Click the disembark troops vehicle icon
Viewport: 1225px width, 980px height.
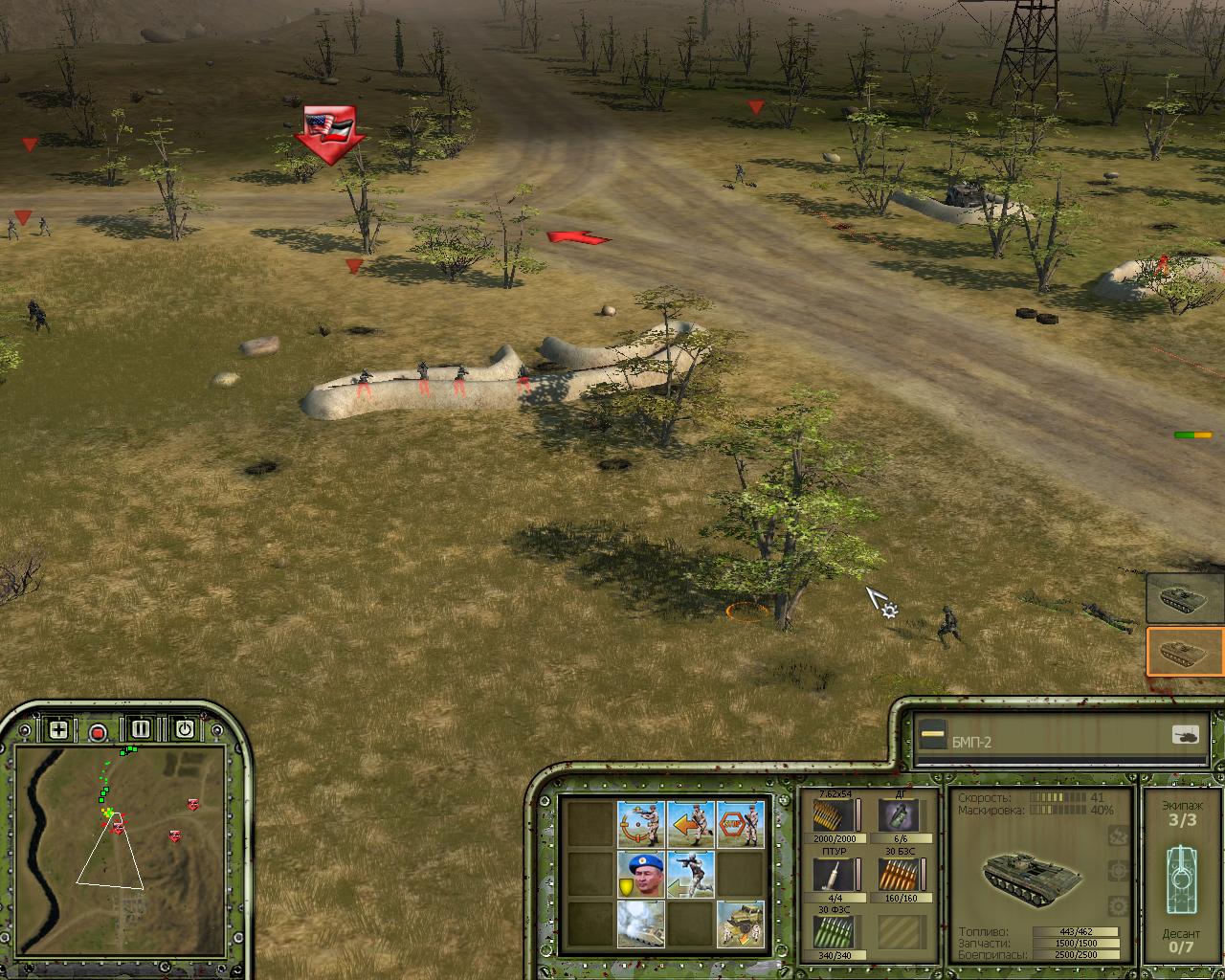(741, 924)
